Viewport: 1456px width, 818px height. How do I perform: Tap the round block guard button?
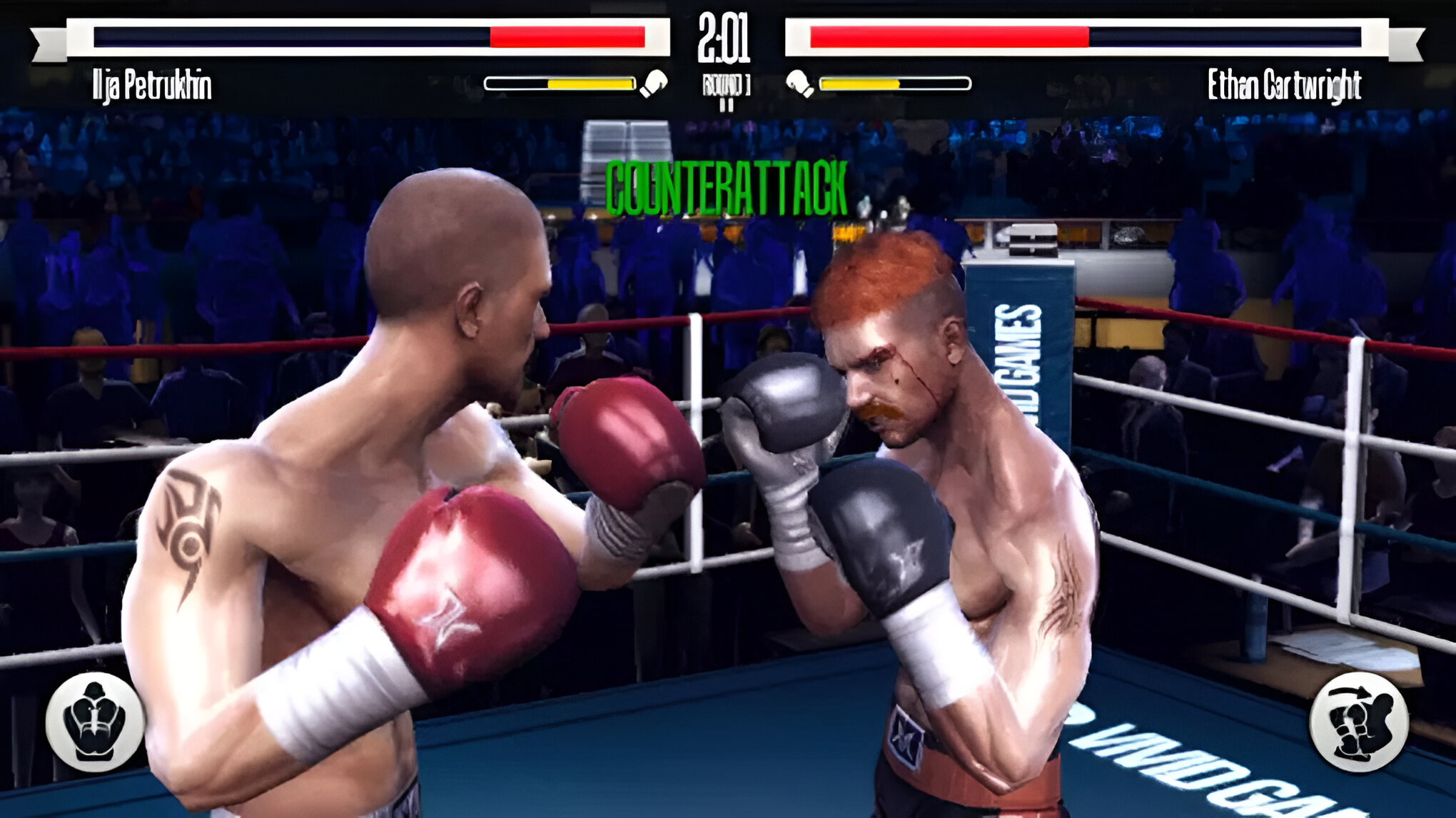[x=95, y=721]
